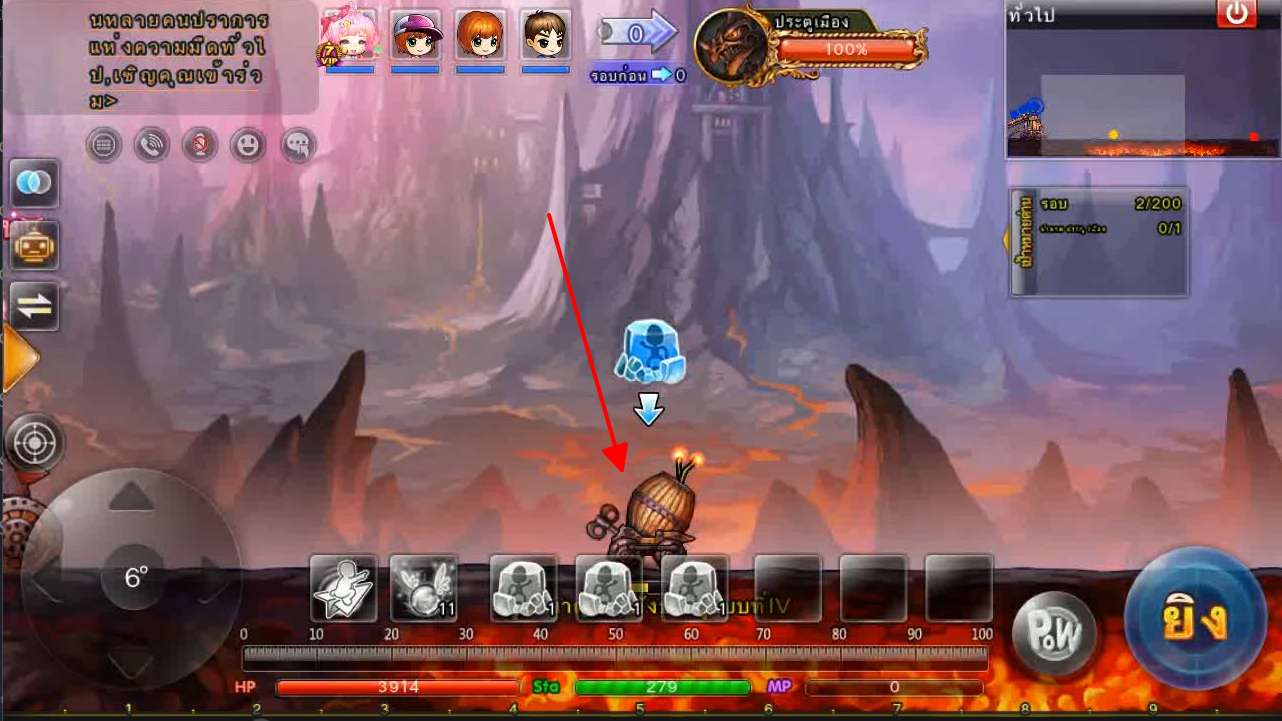Activate the PoW power button
1282x721 pixels.
coord(1054,633)
